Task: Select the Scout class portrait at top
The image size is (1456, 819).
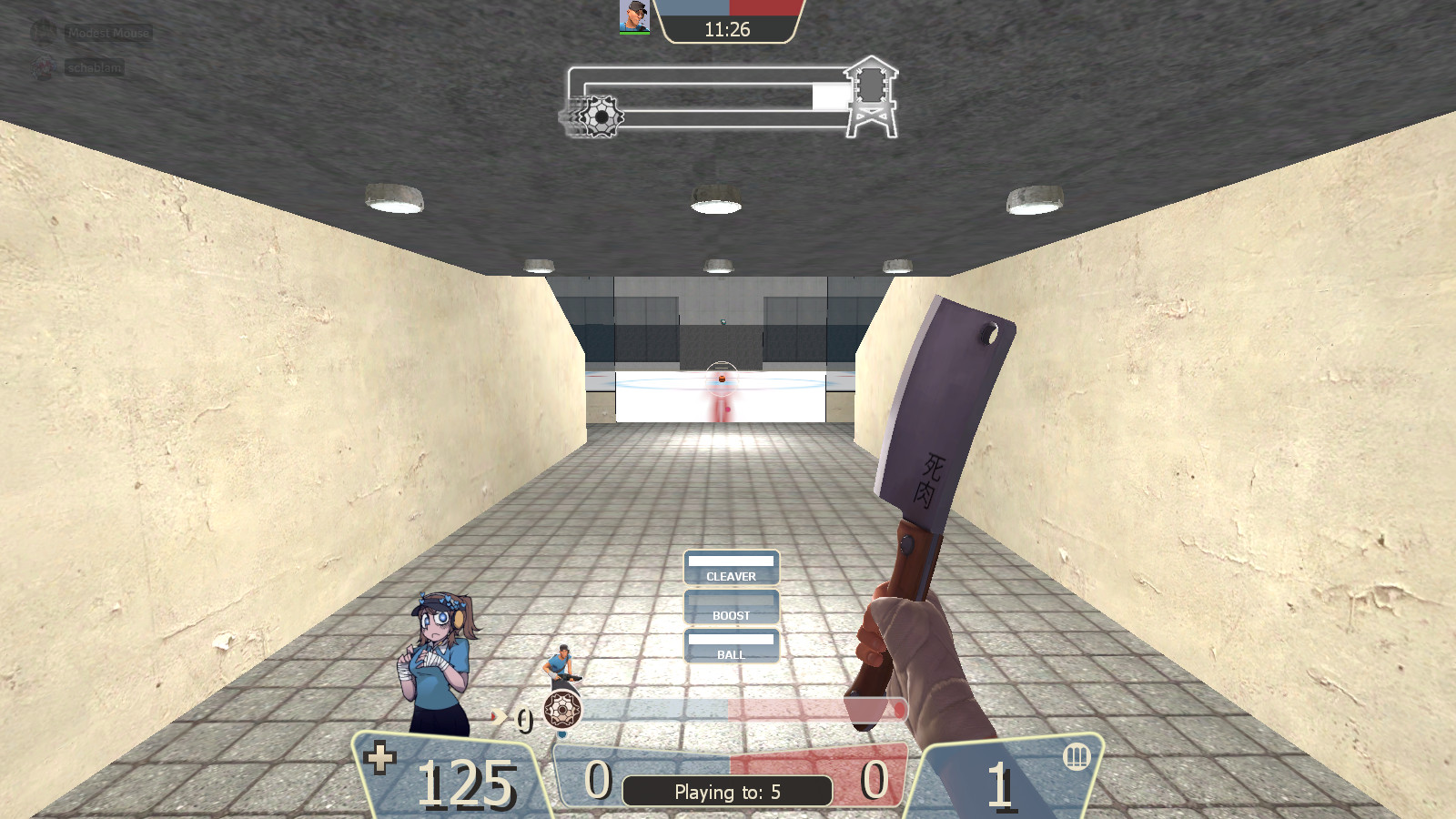Action: [x=634, y=18]
